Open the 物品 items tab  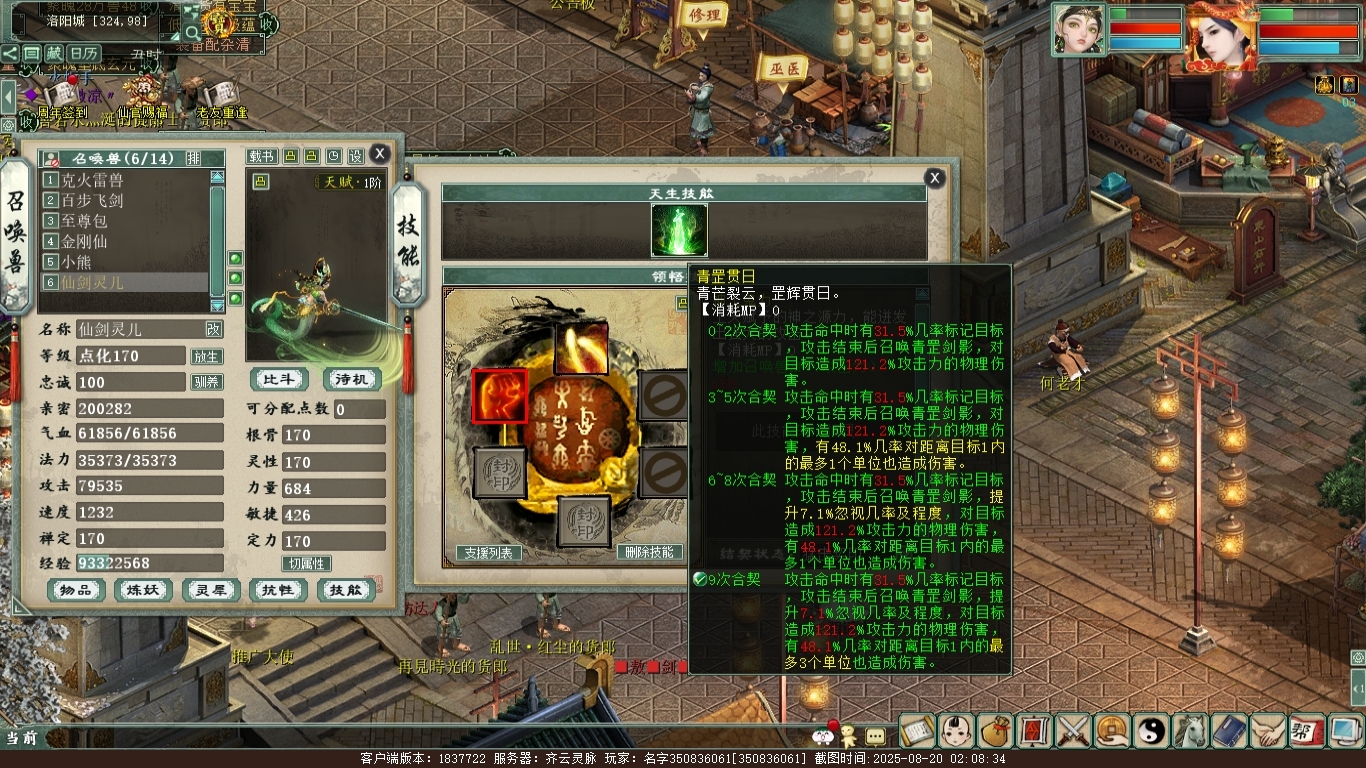76,591
